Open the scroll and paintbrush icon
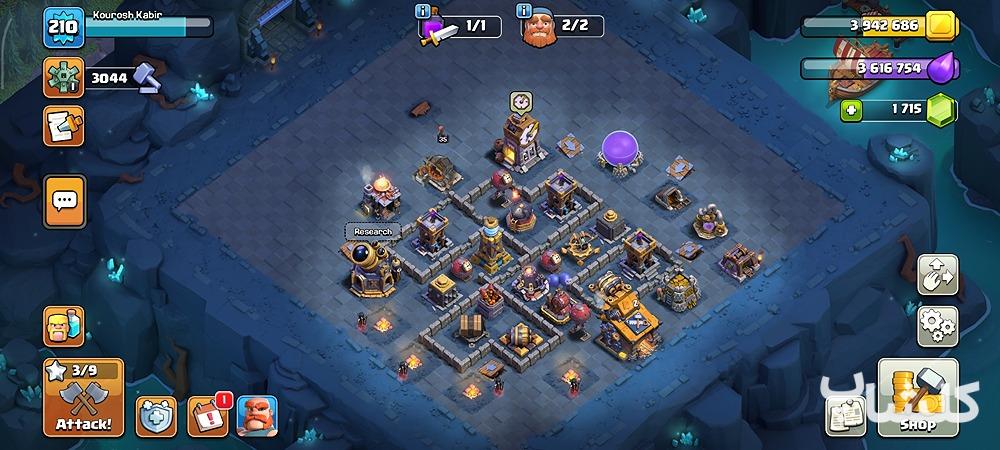Viewport: 1000px width, 450px height. 63,126
